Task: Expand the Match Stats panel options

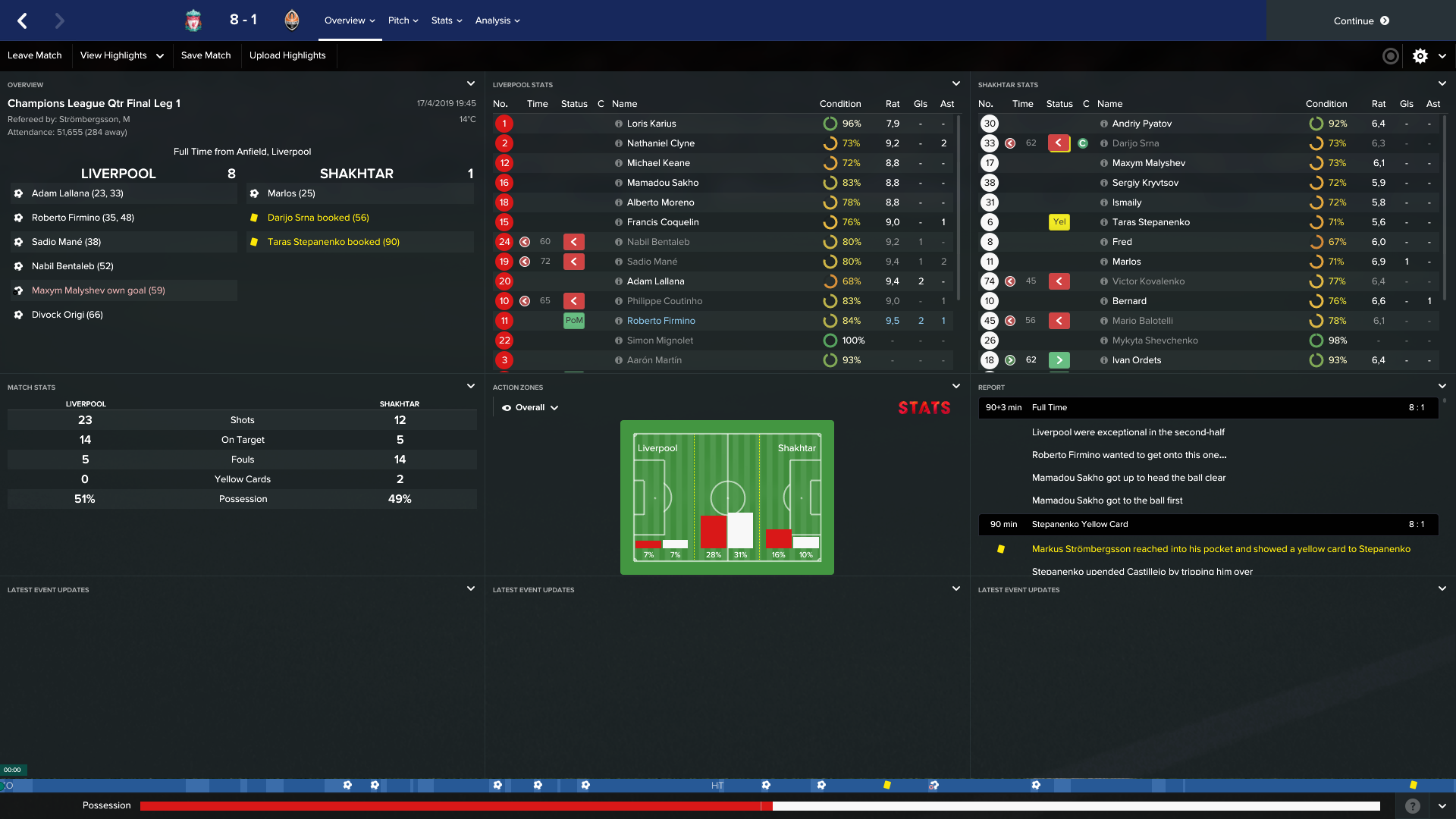Action: [x=471, y=386]
